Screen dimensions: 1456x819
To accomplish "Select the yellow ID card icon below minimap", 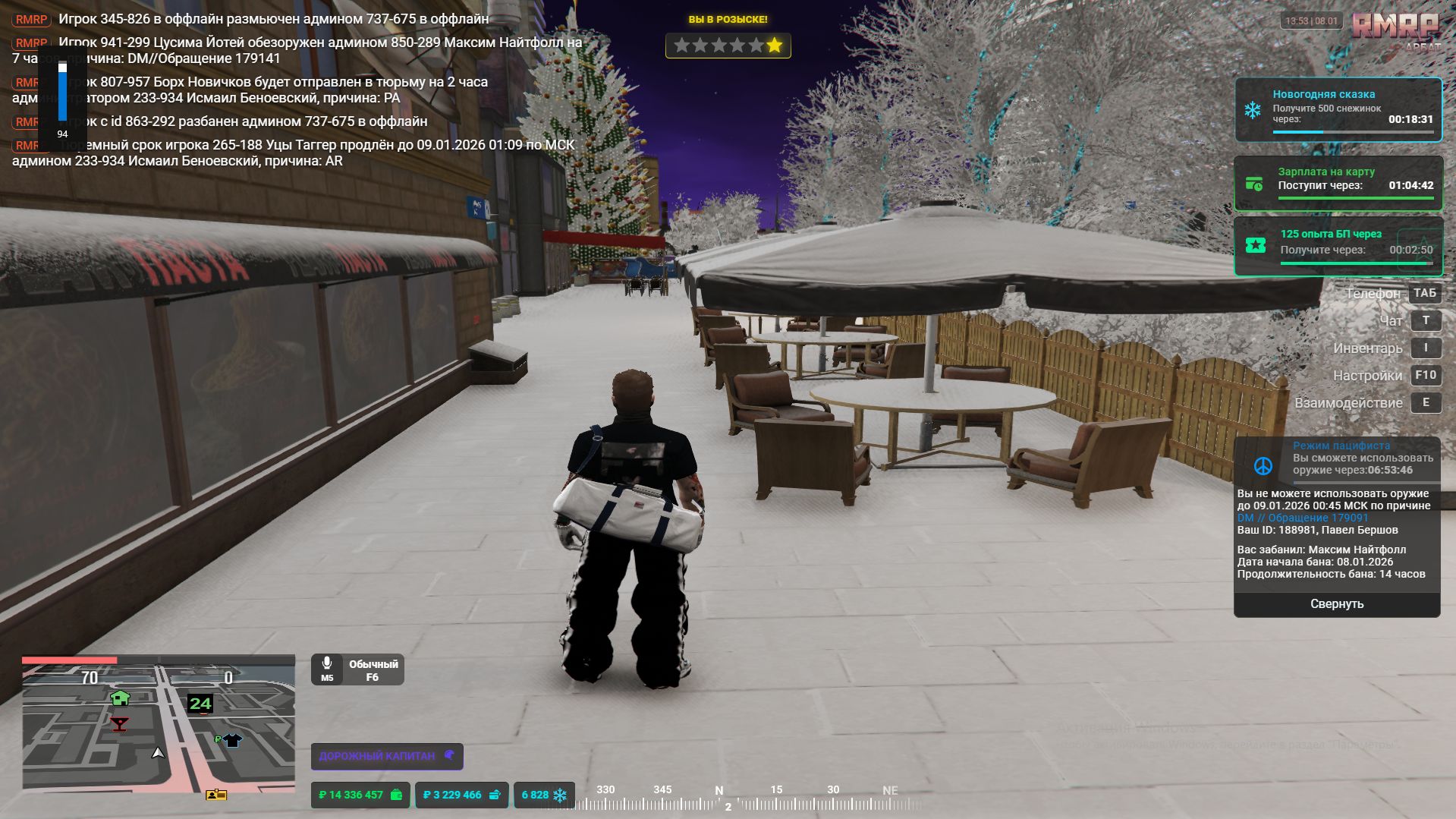I will [216, 795].
